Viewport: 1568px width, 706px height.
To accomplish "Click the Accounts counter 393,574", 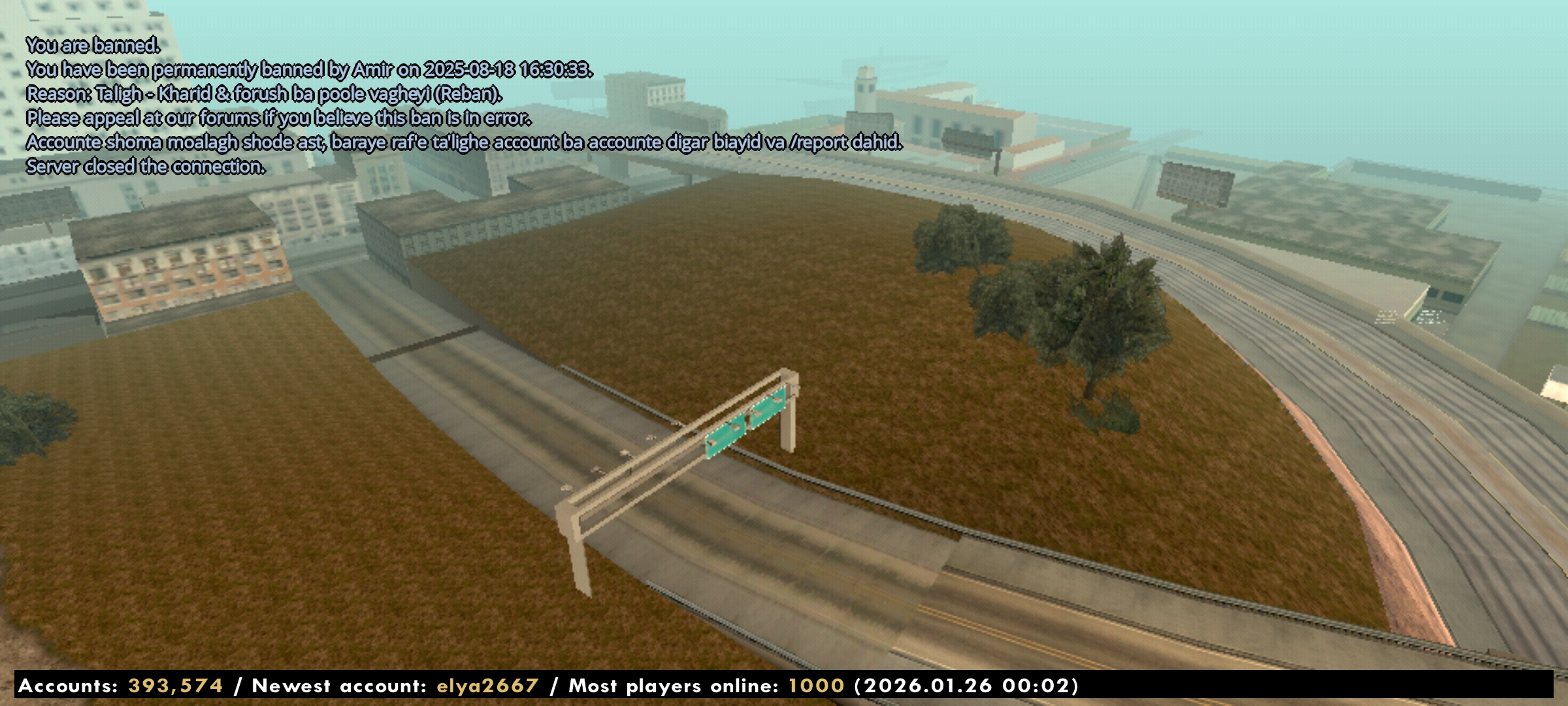I will coord(173,687).
